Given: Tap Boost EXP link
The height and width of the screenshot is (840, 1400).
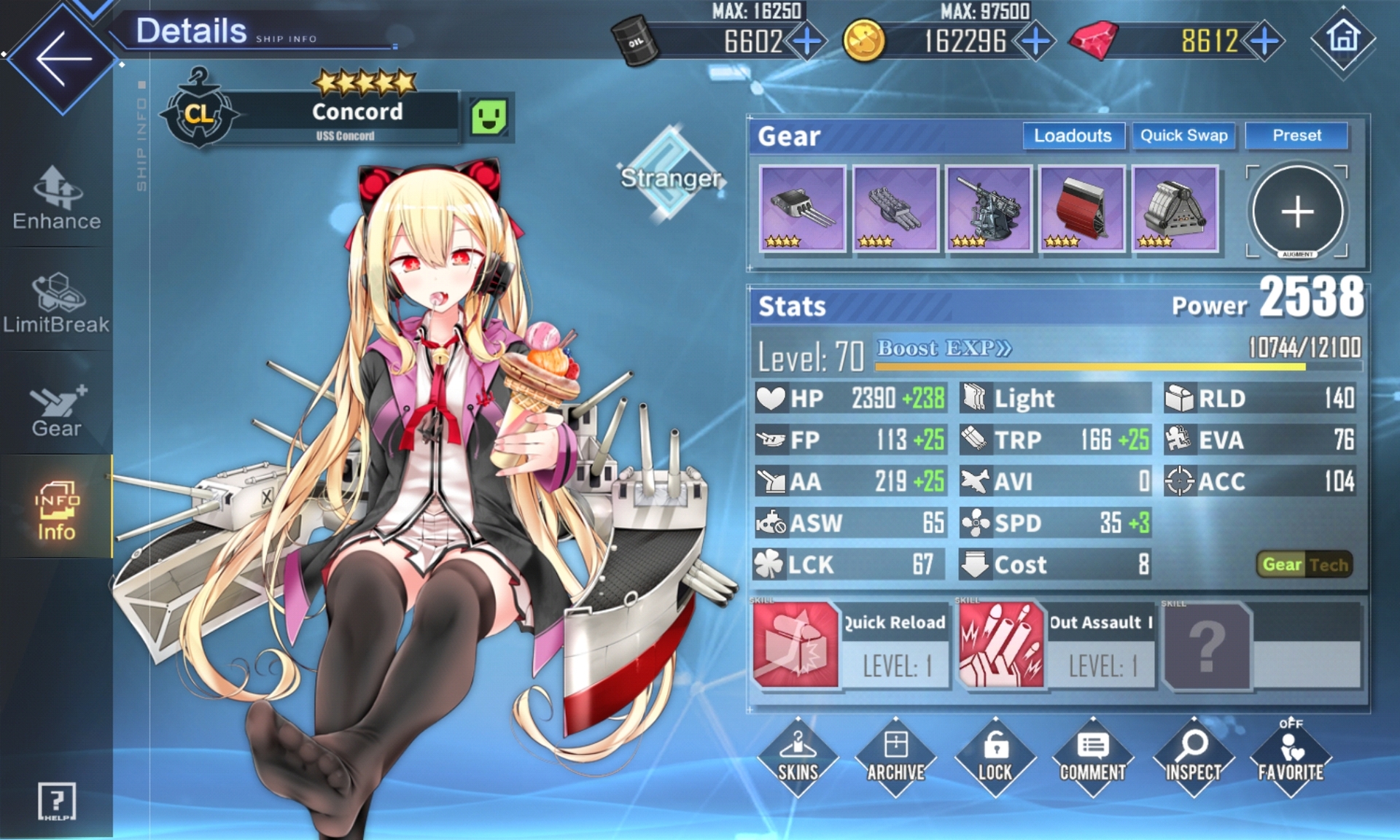Looking at the screenshot, I should [x=944, y=349].
